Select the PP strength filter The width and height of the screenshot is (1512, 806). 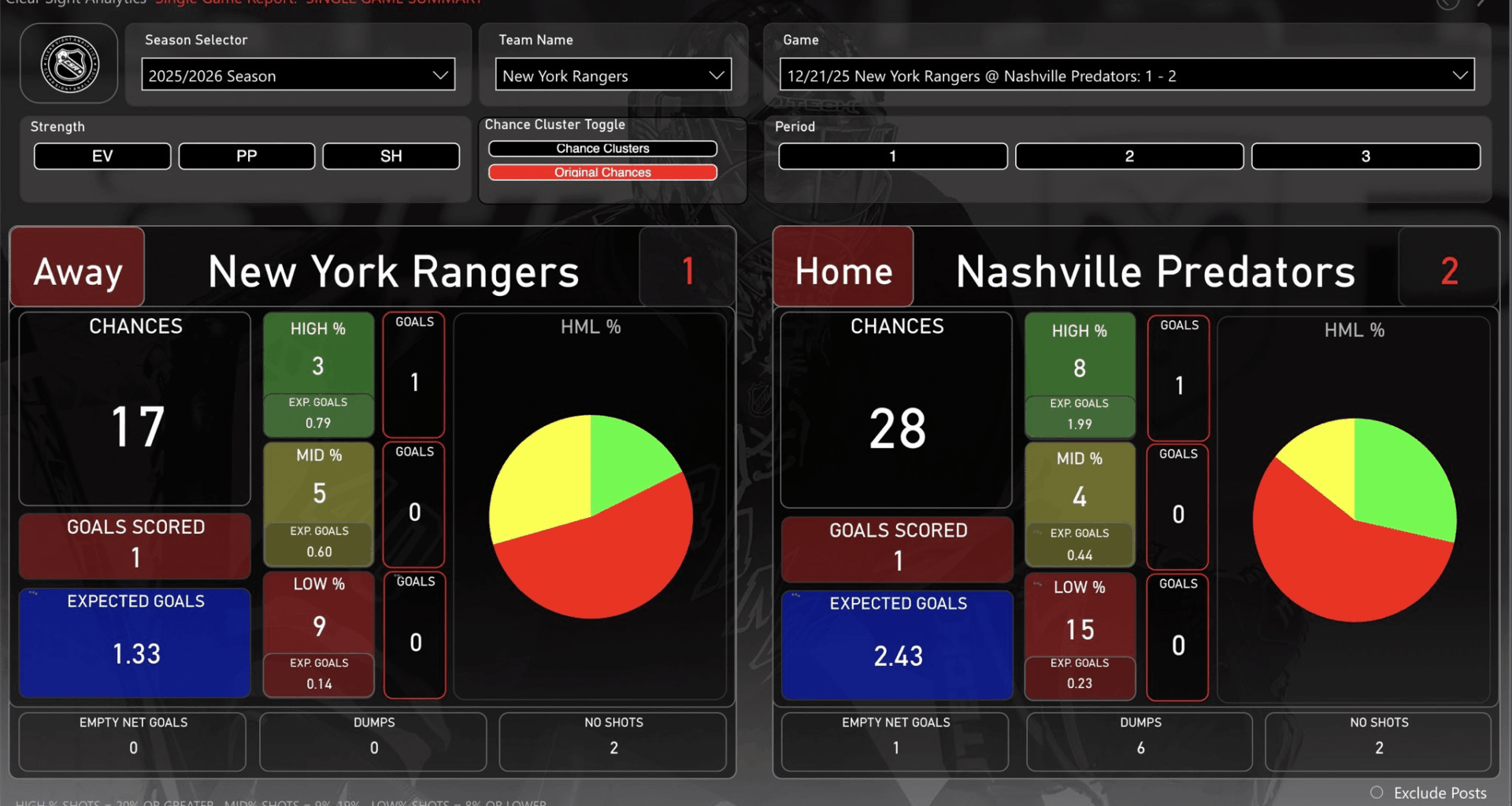[246, 156]
